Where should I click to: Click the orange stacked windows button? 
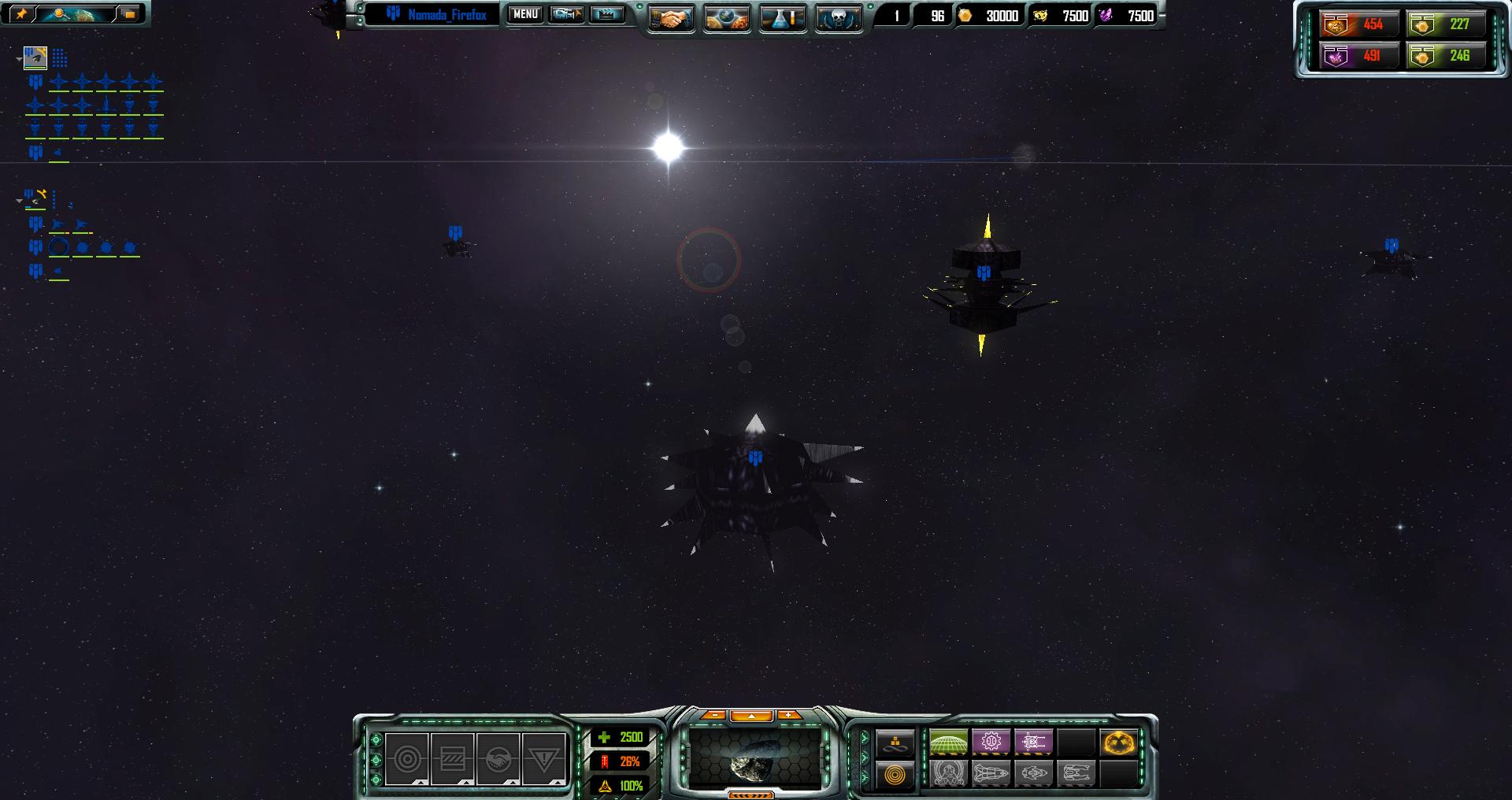click(x=129, y=14)
